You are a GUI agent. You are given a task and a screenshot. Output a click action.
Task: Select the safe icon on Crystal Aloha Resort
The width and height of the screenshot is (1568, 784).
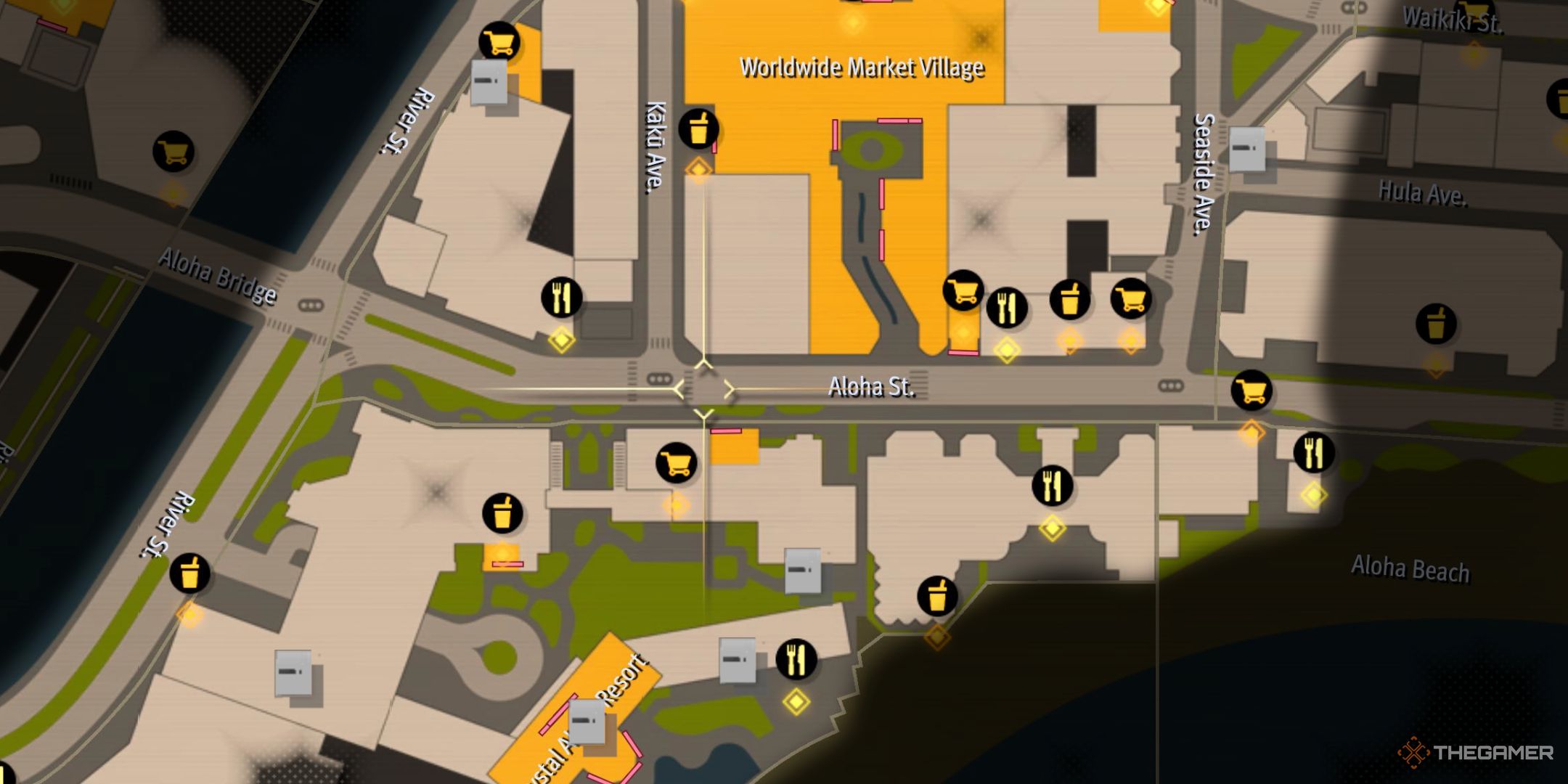[587, 722]
